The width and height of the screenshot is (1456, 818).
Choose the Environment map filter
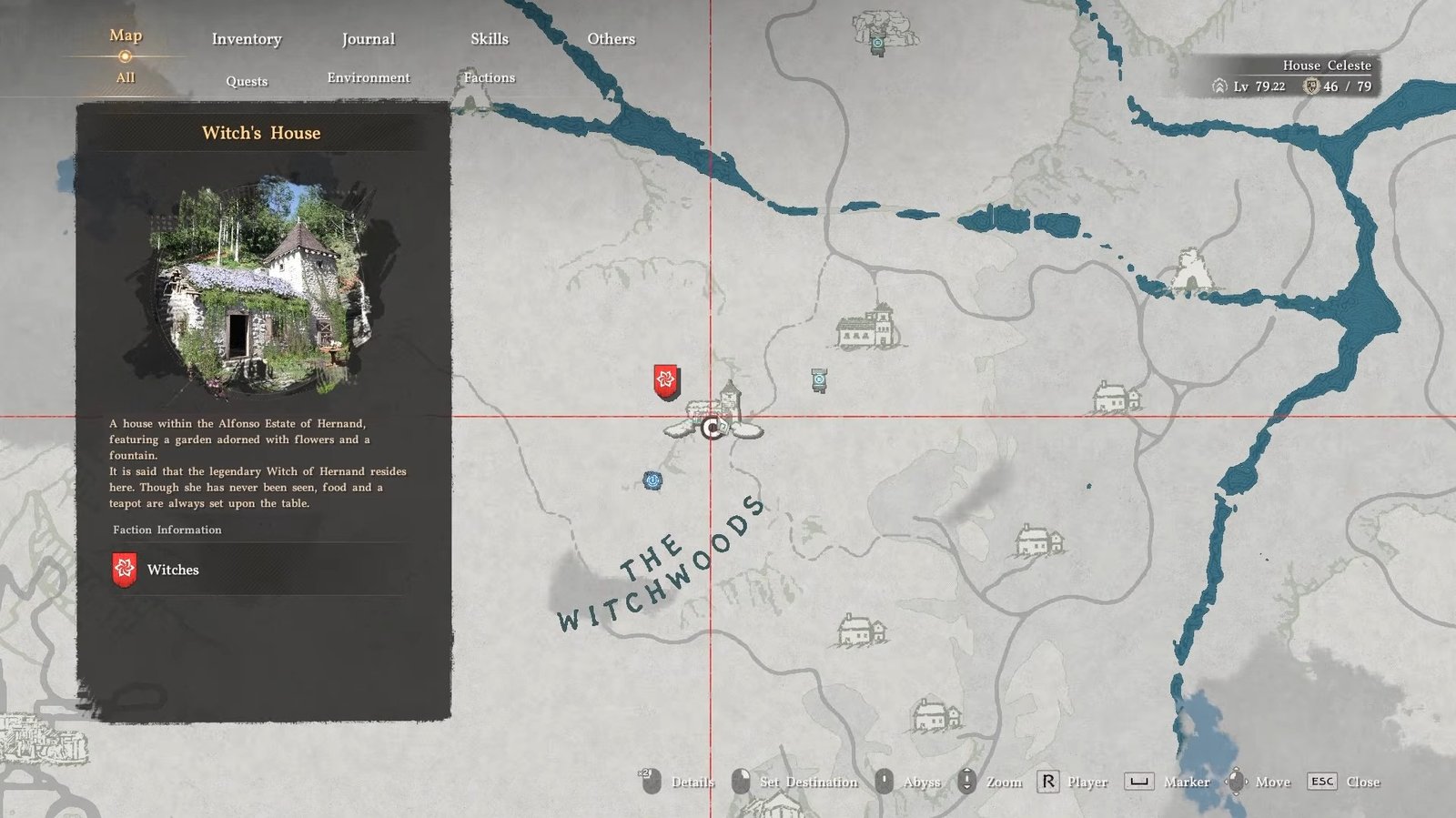368,78
